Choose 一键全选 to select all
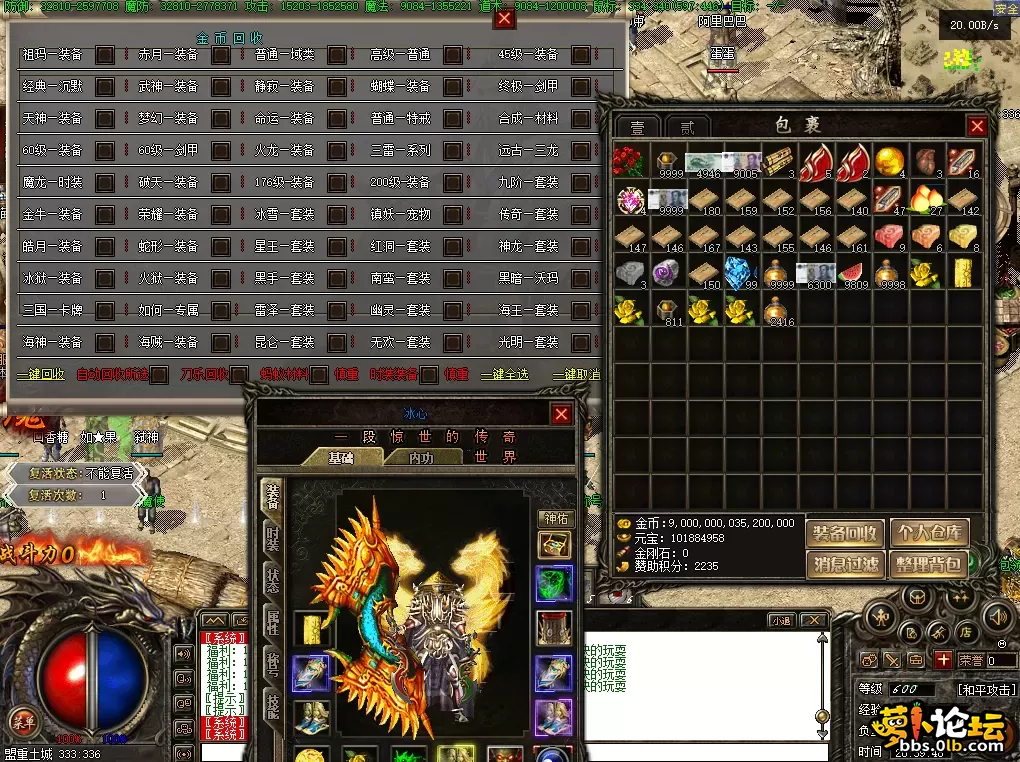Screen dimensions: 1020x762 point(505,375)
